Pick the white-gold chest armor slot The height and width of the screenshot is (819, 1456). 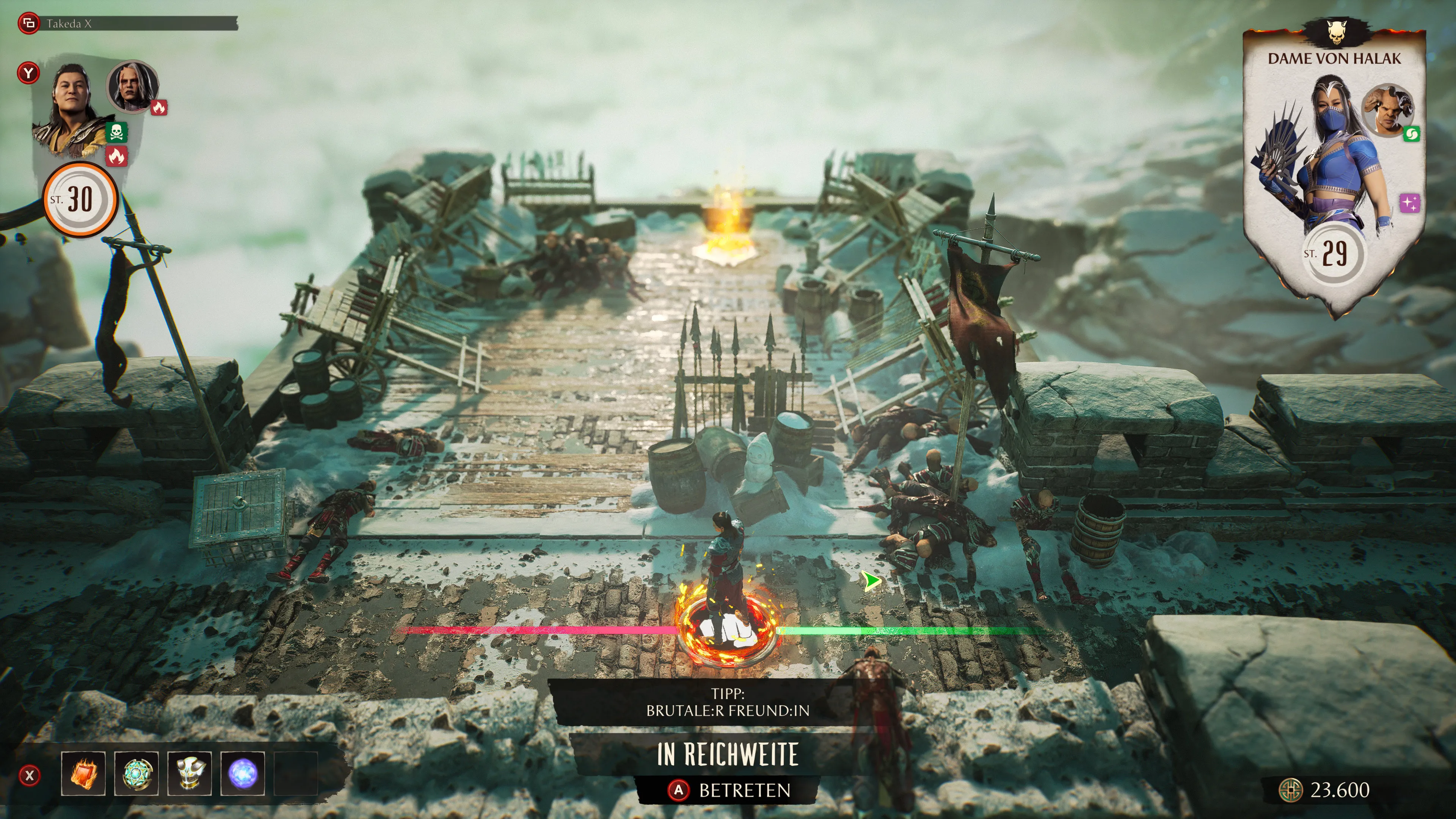click(x=189, y=773)
